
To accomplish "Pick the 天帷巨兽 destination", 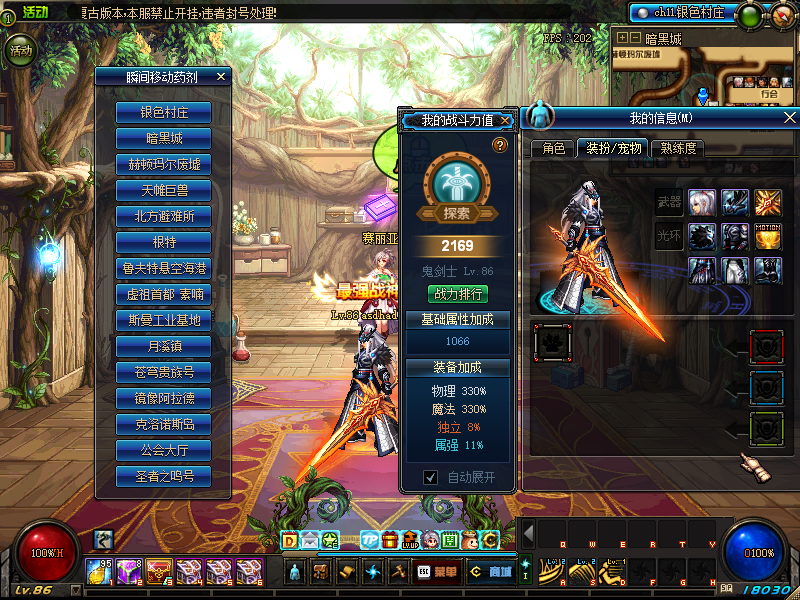I will [164, 190].
